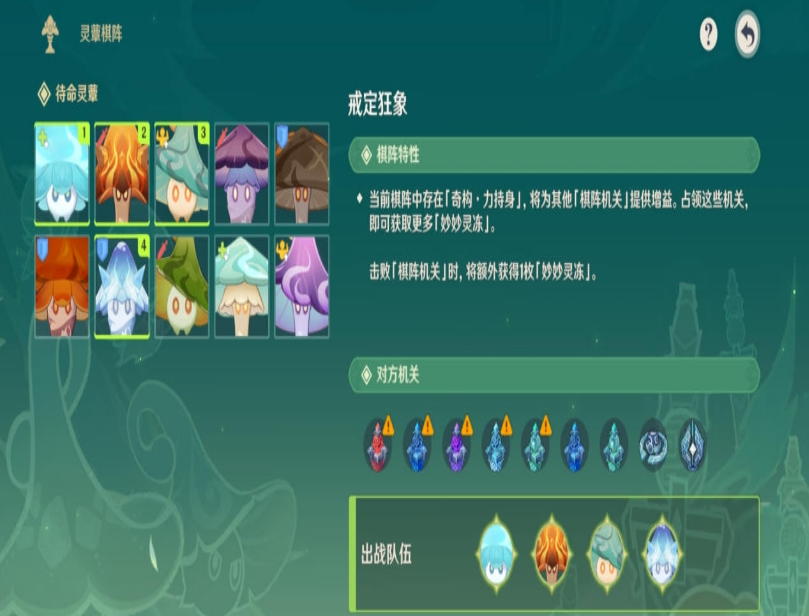The height and width of the screenshot is (616, 809).
Task: Inspect the diamond crystal enemy mechanism icon
Action: (692, 444)
